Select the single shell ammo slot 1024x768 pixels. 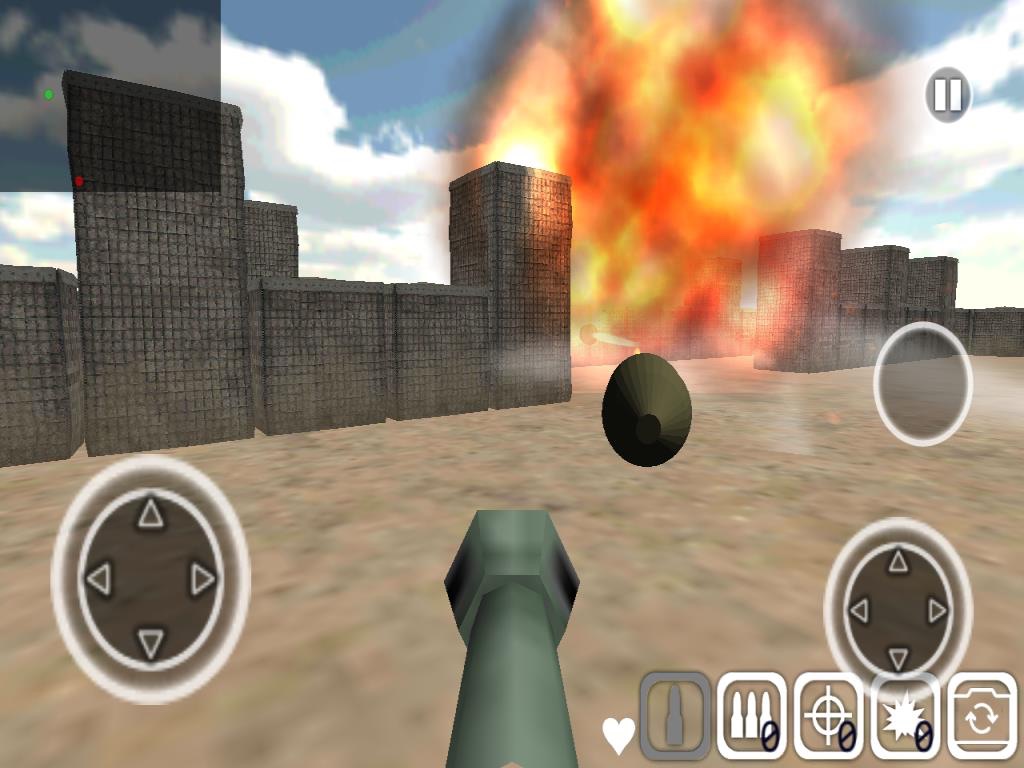point(675,715)
